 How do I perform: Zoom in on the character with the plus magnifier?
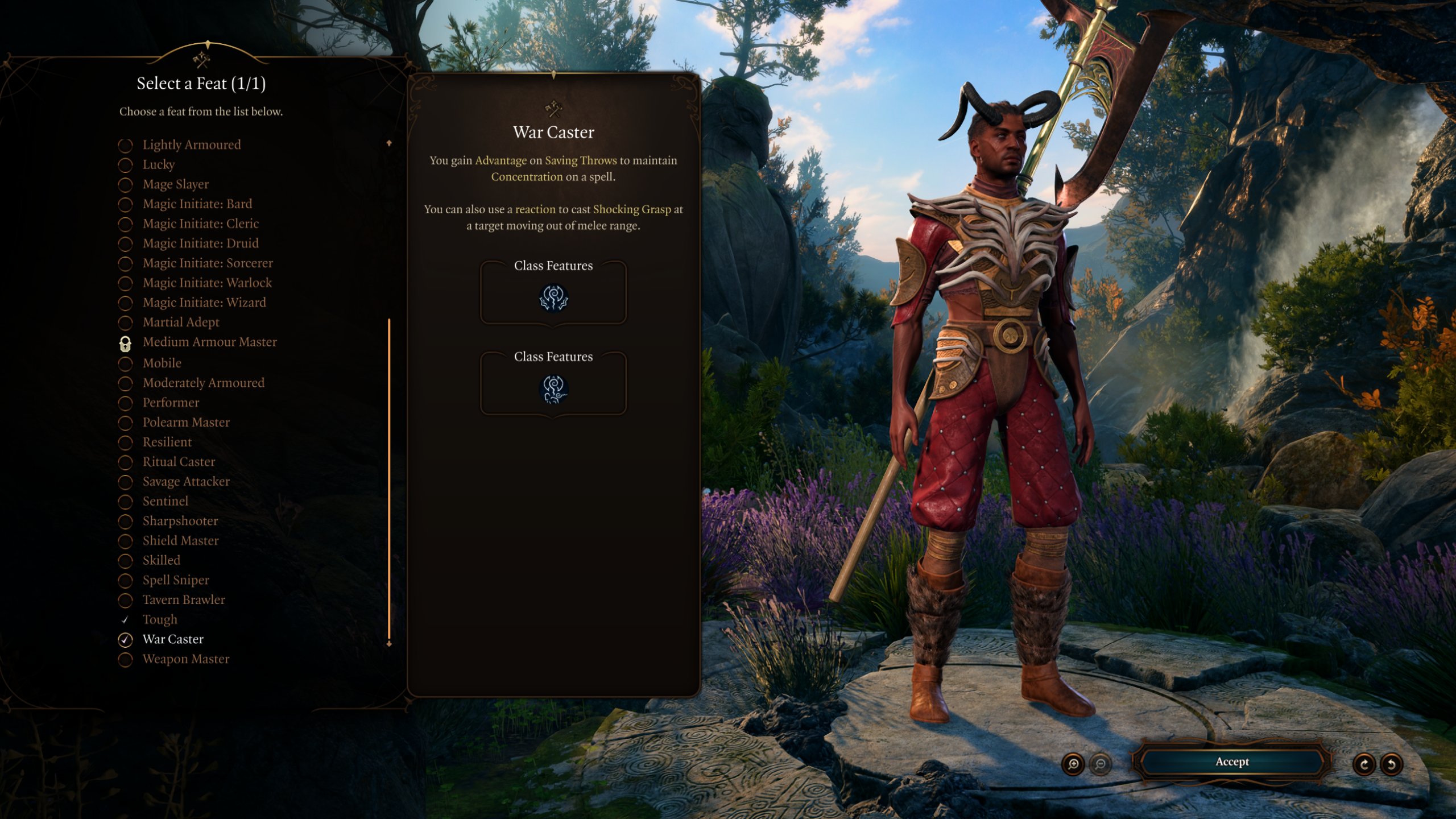point(1073,764)
